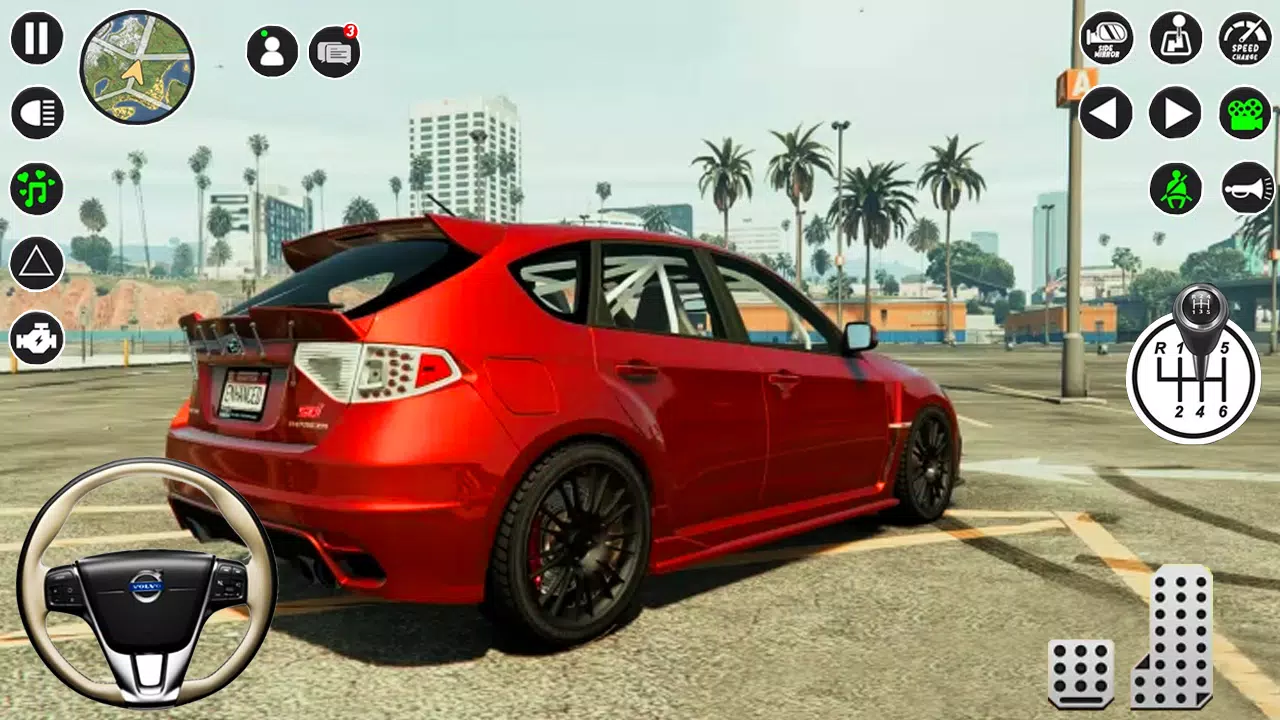Activate the hazard warning triangle

[35, 265]
